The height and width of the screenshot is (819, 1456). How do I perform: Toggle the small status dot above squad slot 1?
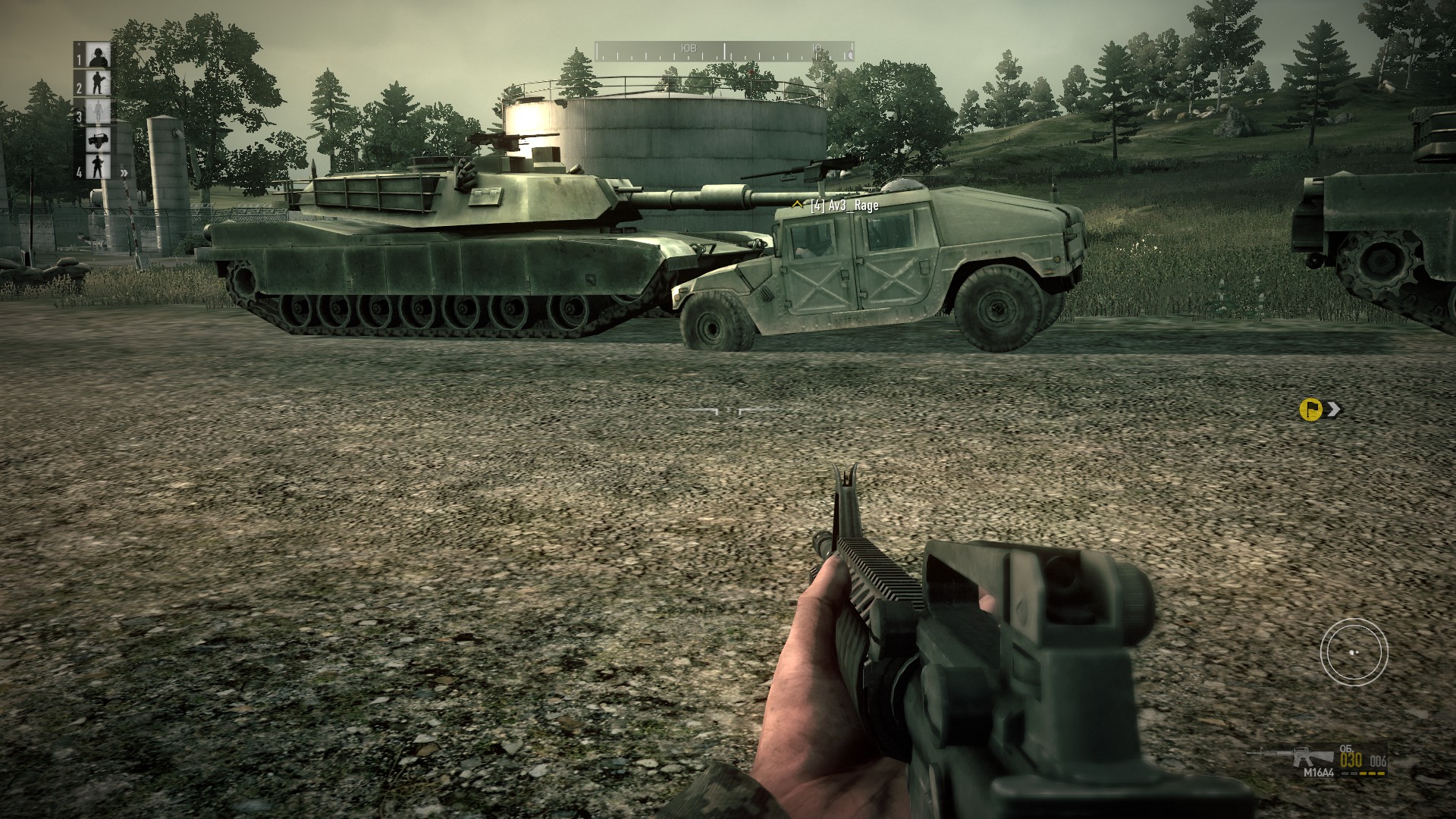(79, 44)
